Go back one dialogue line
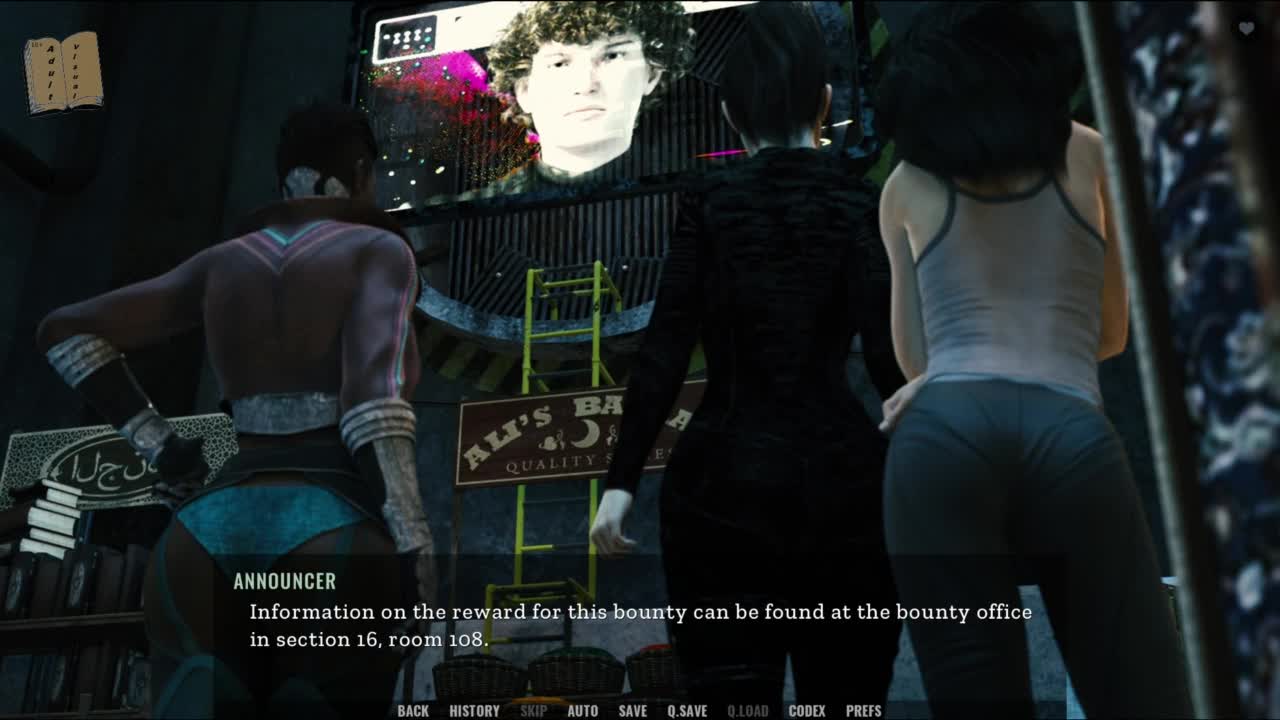This screenshot has height=720, width=1280. click(413, 711)
